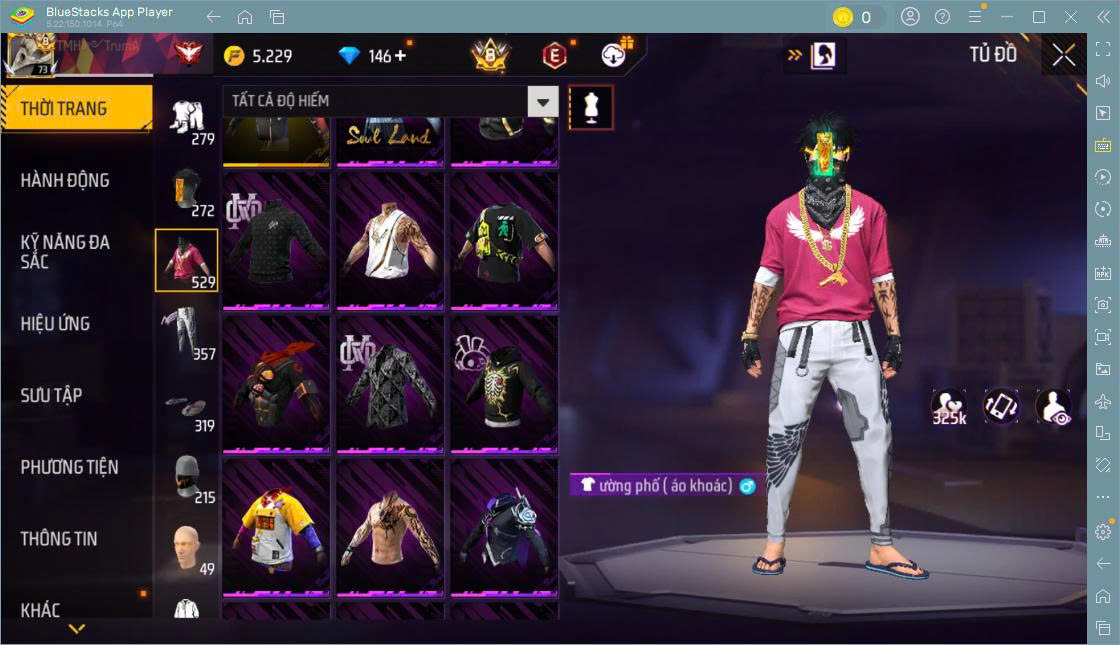
Task: Open the character view eye icon
Action: pos(1053,408)
